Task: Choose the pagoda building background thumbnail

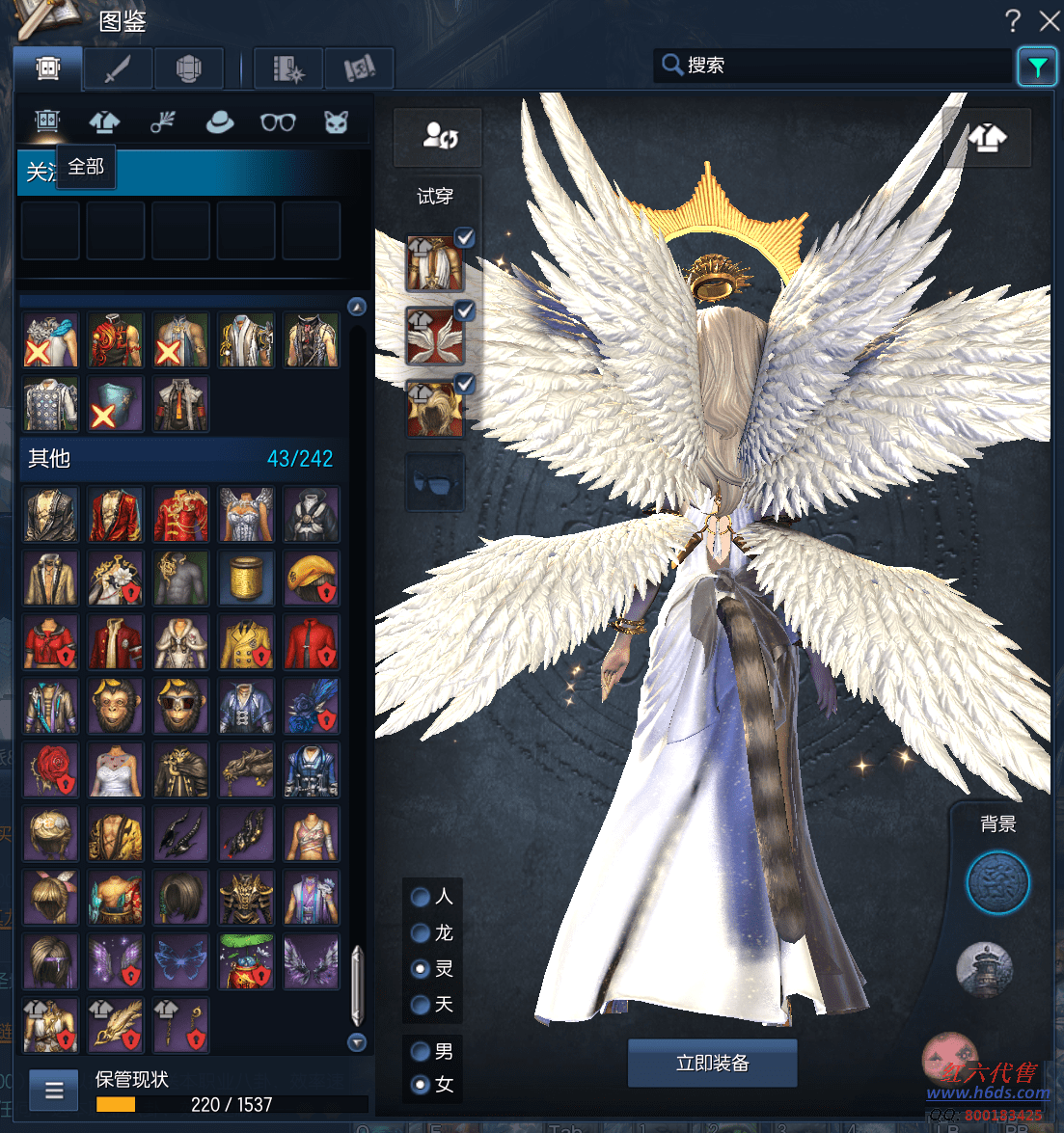Action: [984, 969]
